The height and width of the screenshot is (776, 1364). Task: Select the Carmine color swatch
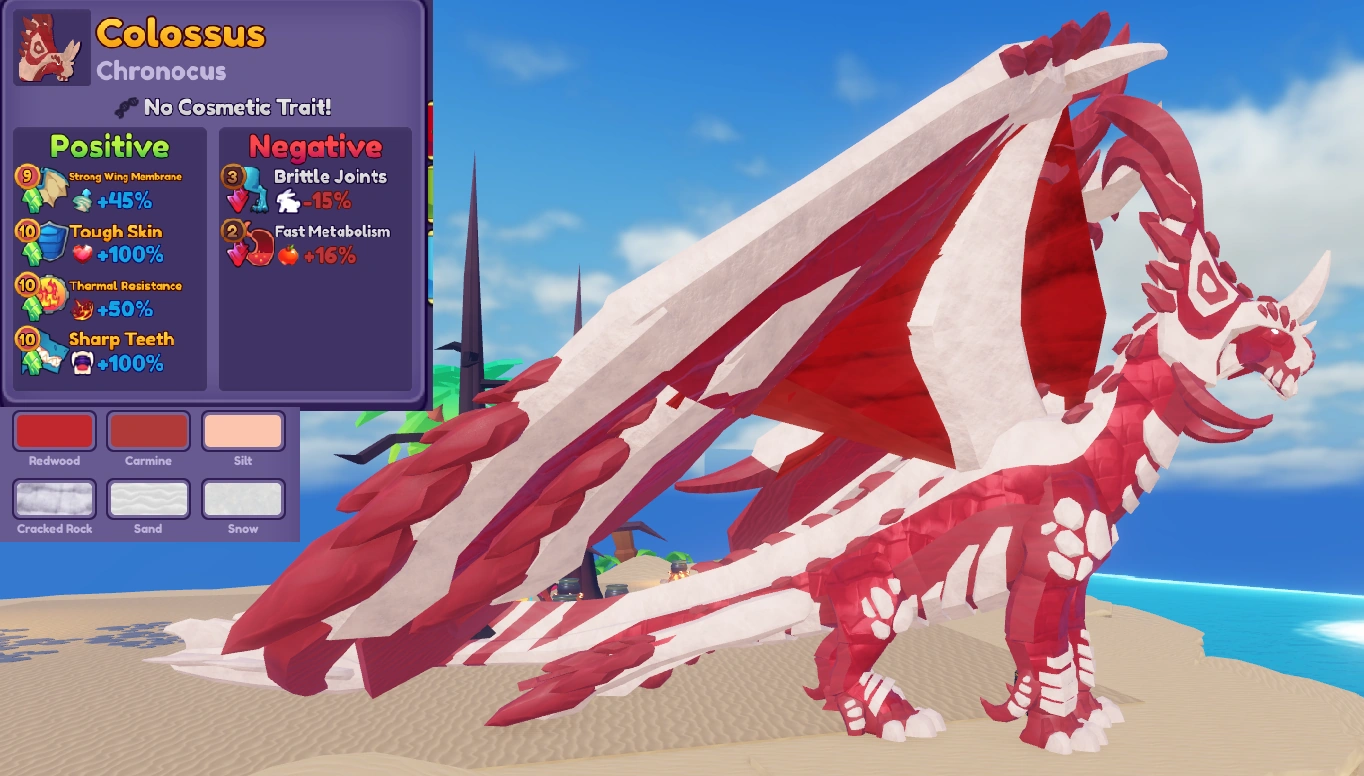tap(147, 432)
